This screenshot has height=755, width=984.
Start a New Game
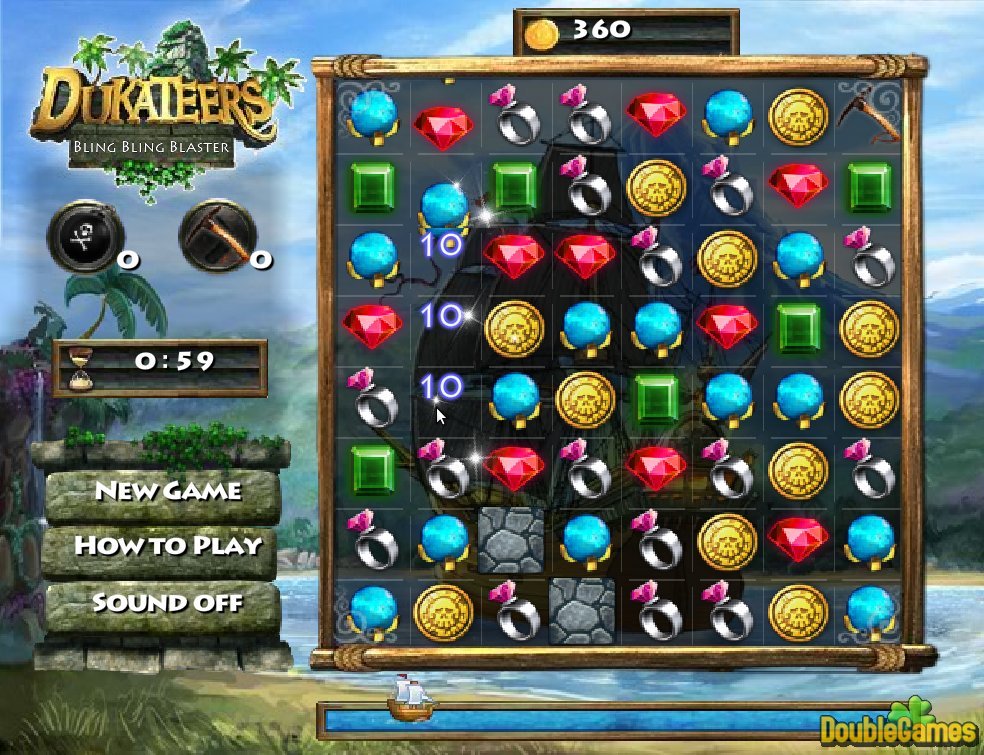point(167,491)
